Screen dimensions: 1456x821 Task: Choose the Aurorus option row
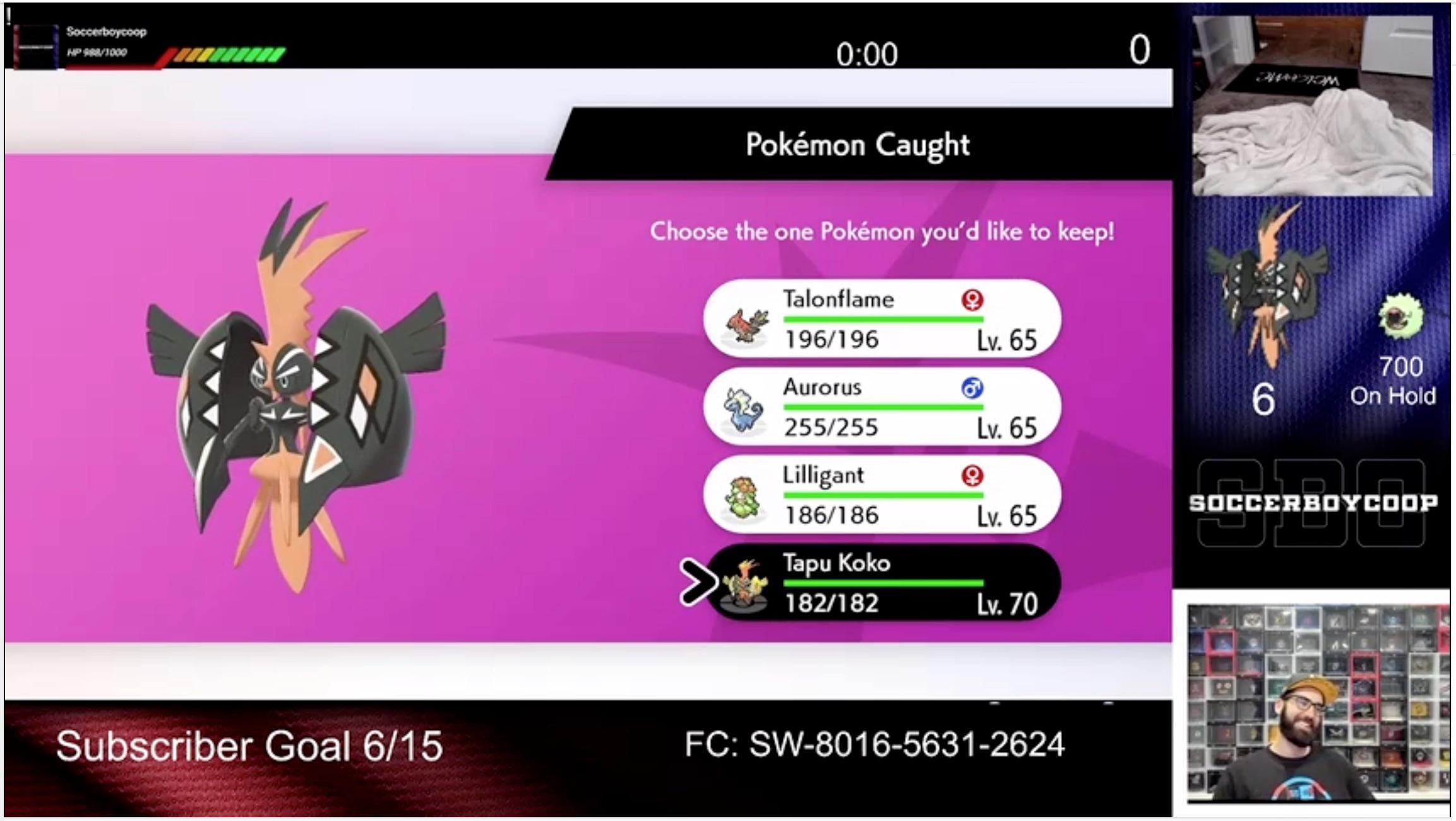884,409
